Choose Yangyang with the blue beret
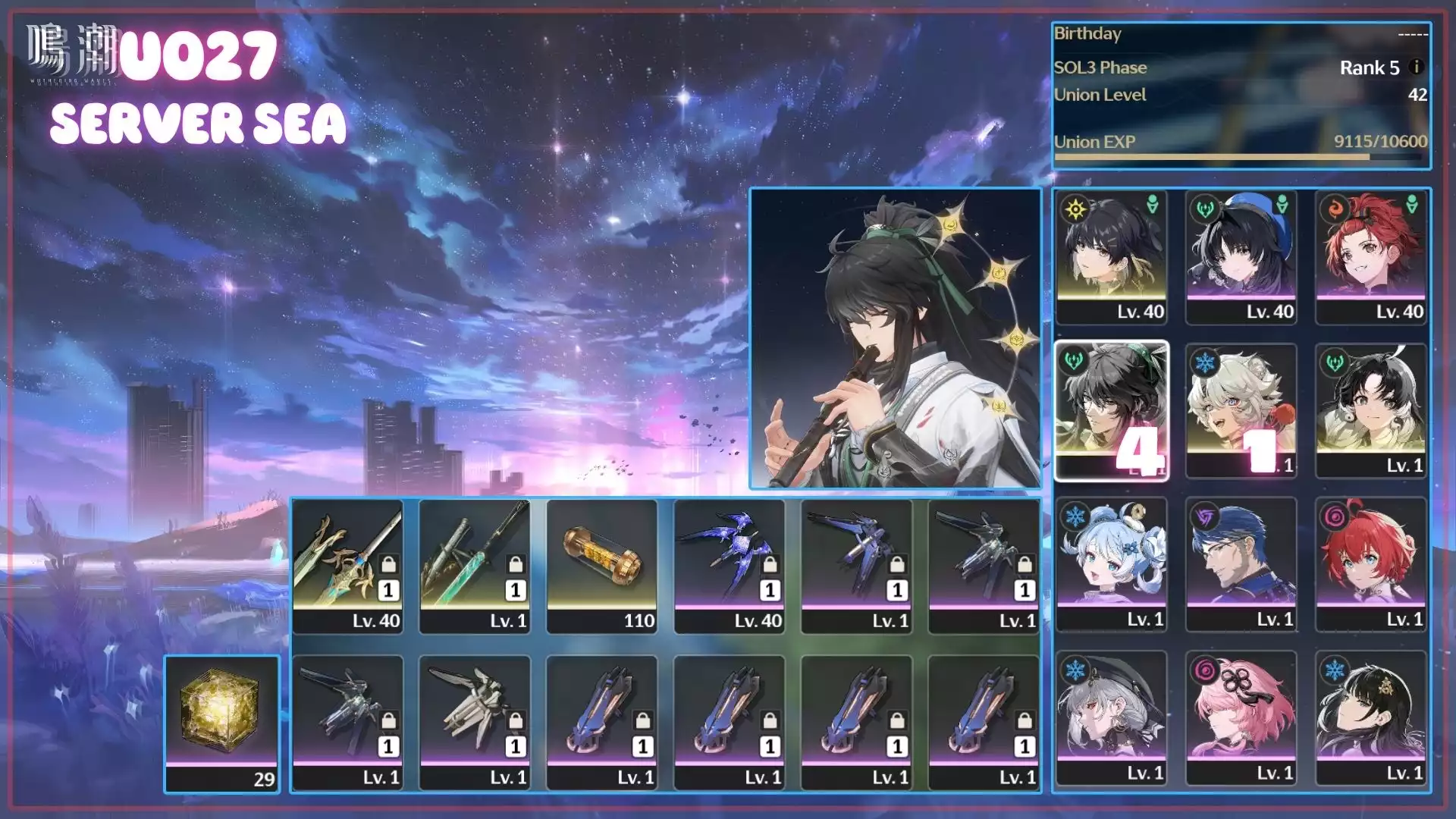Viewport: 1456px width, 819px height. [1241, 257]
